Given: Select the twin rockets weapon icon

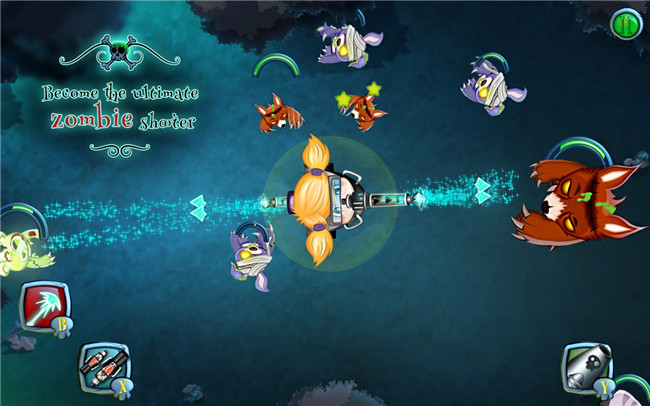Looking at the screenshot, I should point(103,364).
